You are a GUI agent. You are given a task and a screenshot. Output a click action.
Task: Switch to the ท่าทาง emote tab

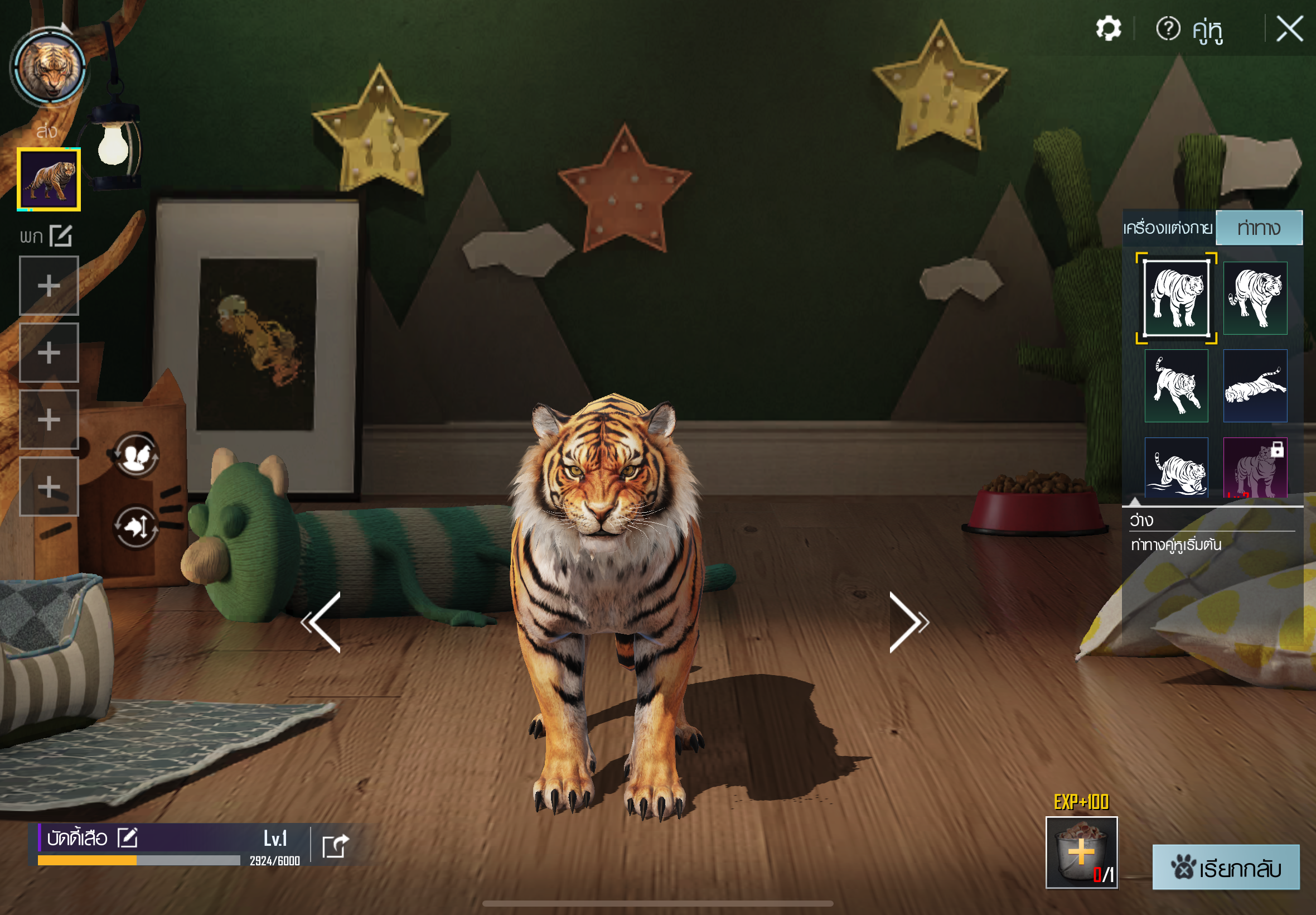click(x=1258, y=228)
